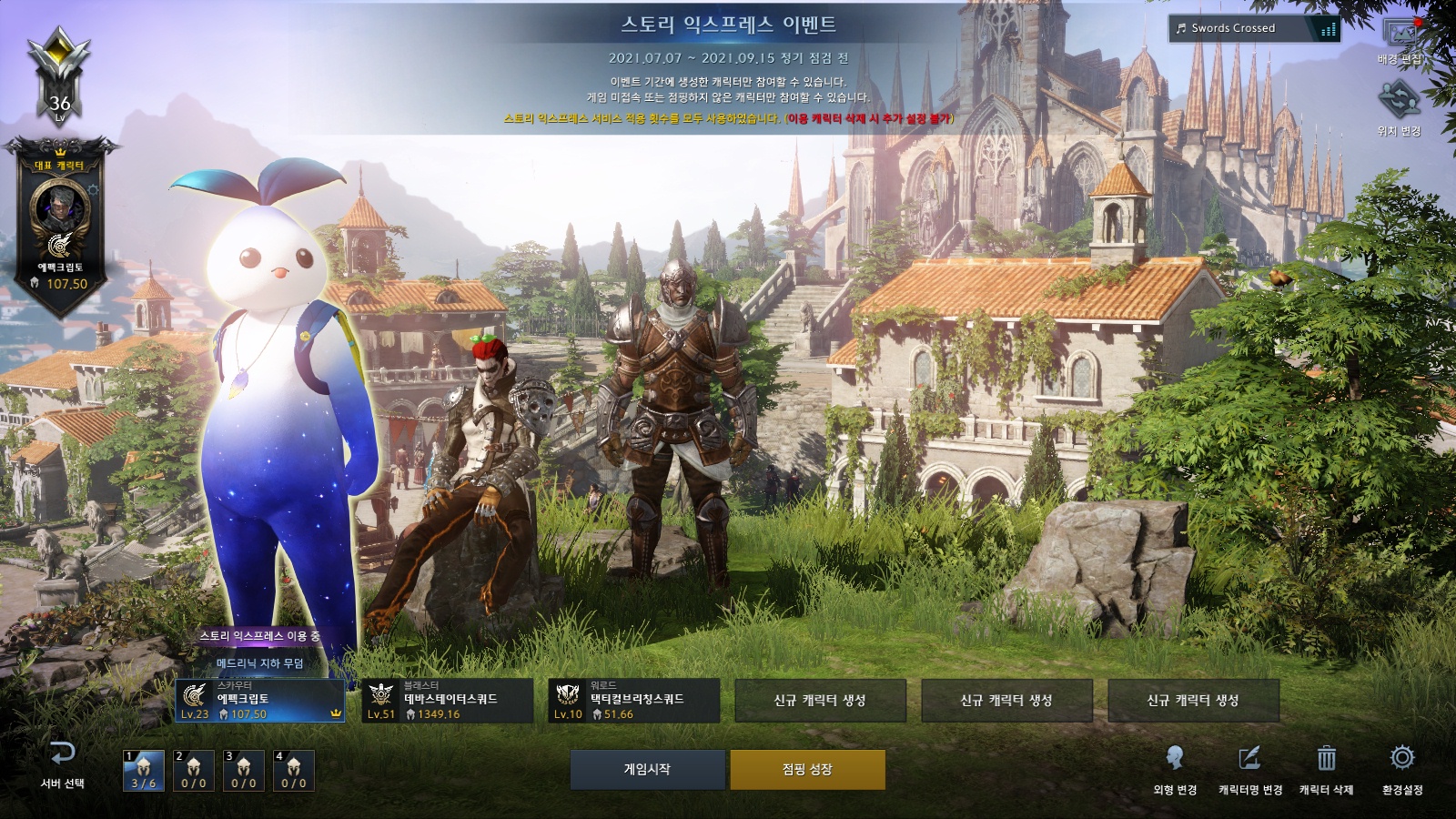The height and width of the screenshot is (819, 1456).
Task: Select the 에펙크립토 character slot
Action: 260,701
